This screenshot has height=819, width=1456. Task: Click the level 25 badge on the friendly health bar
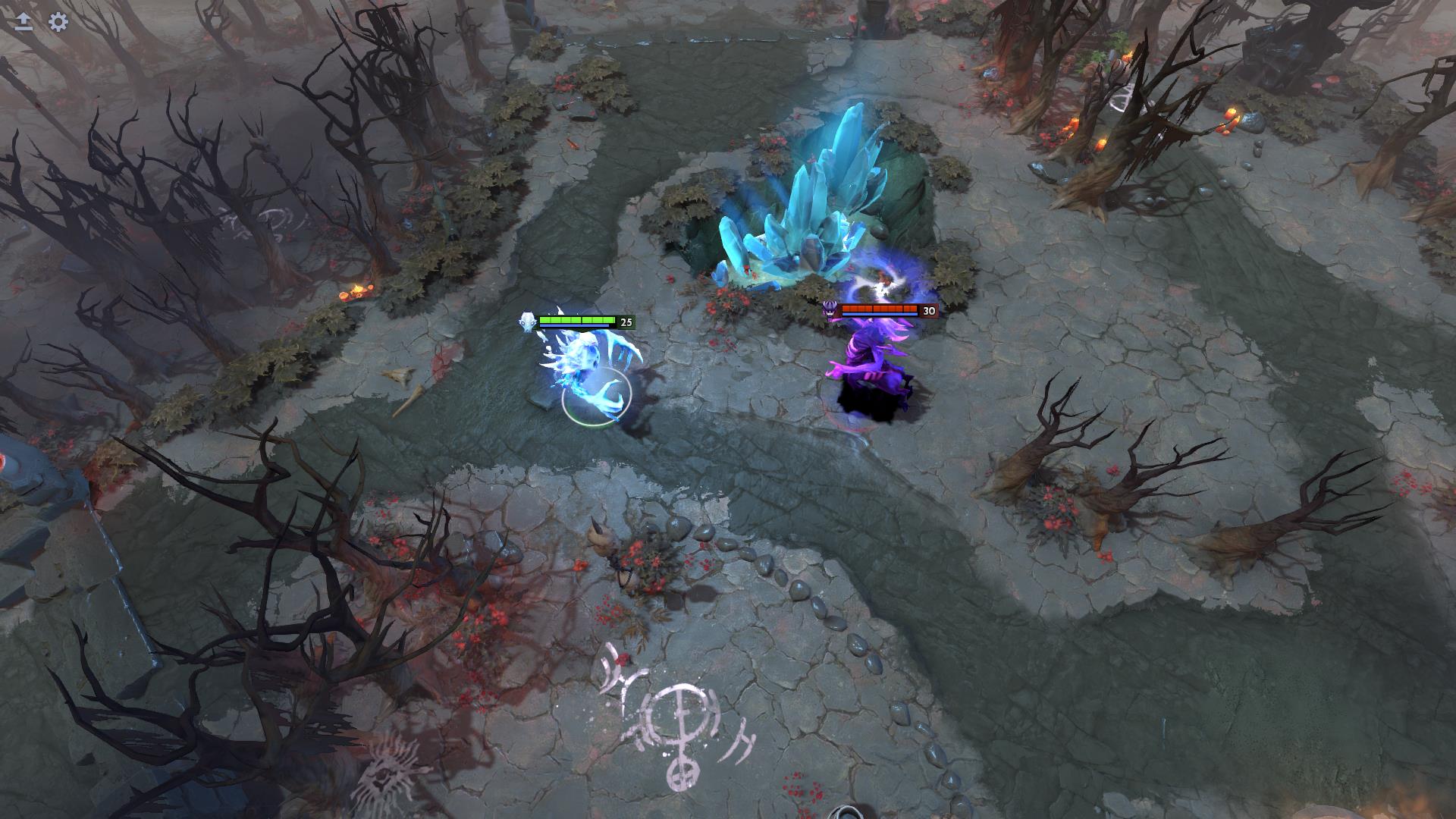pyautogui.click(x=626, y=322)
